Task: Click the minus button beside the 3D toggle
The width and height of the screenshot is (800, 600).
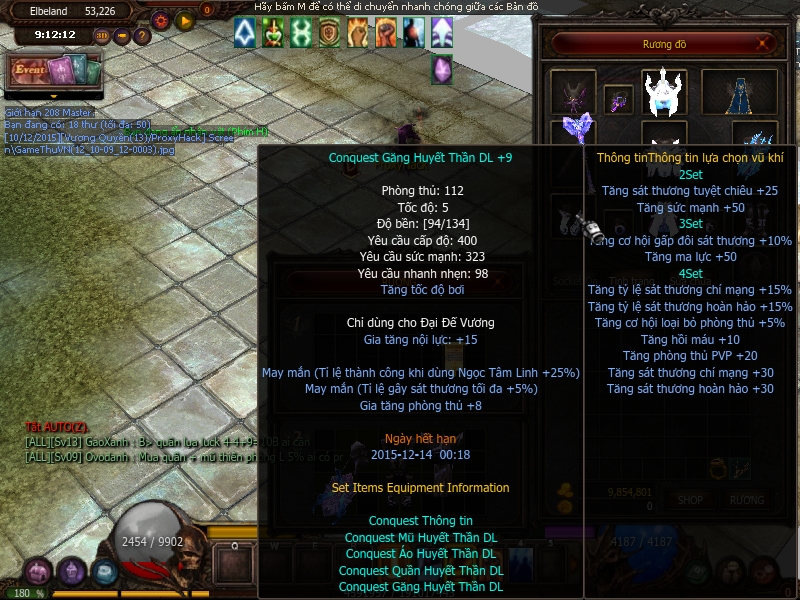Action: pos(122,36)
